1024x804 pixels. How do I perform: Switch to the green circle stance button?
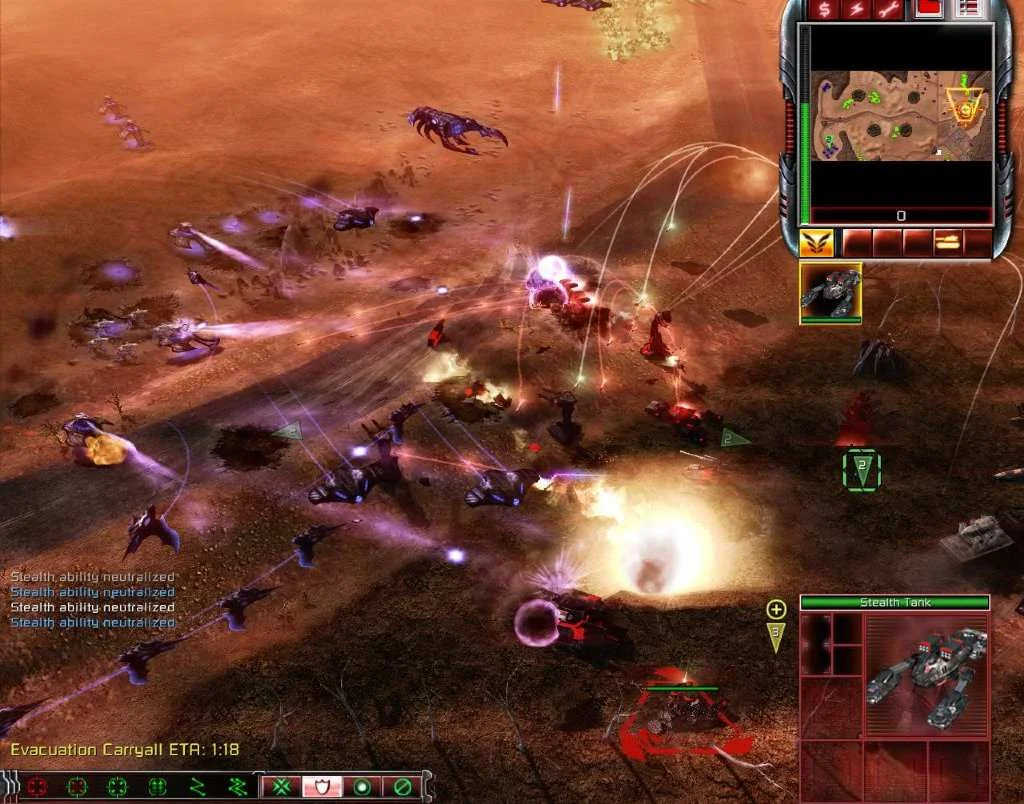pyautogui.click(x=362, y=787)
